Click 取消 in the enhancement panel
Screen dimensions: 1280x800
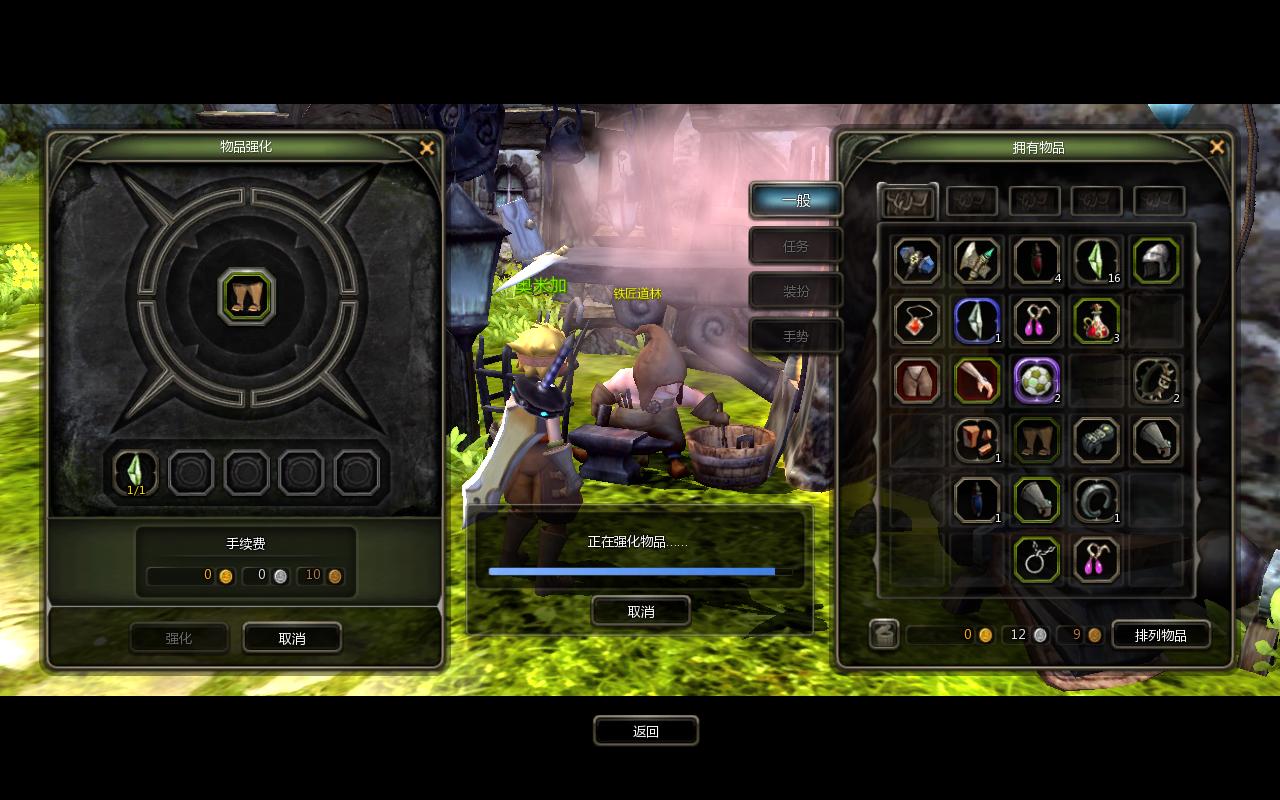292,638
